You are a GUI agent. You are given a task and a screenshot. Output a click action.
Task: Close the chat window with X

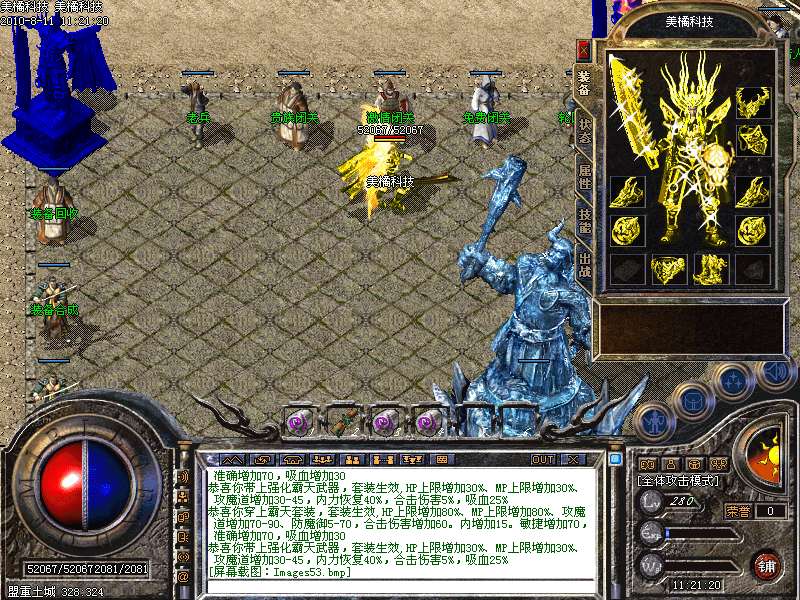(x=574, y=459)
